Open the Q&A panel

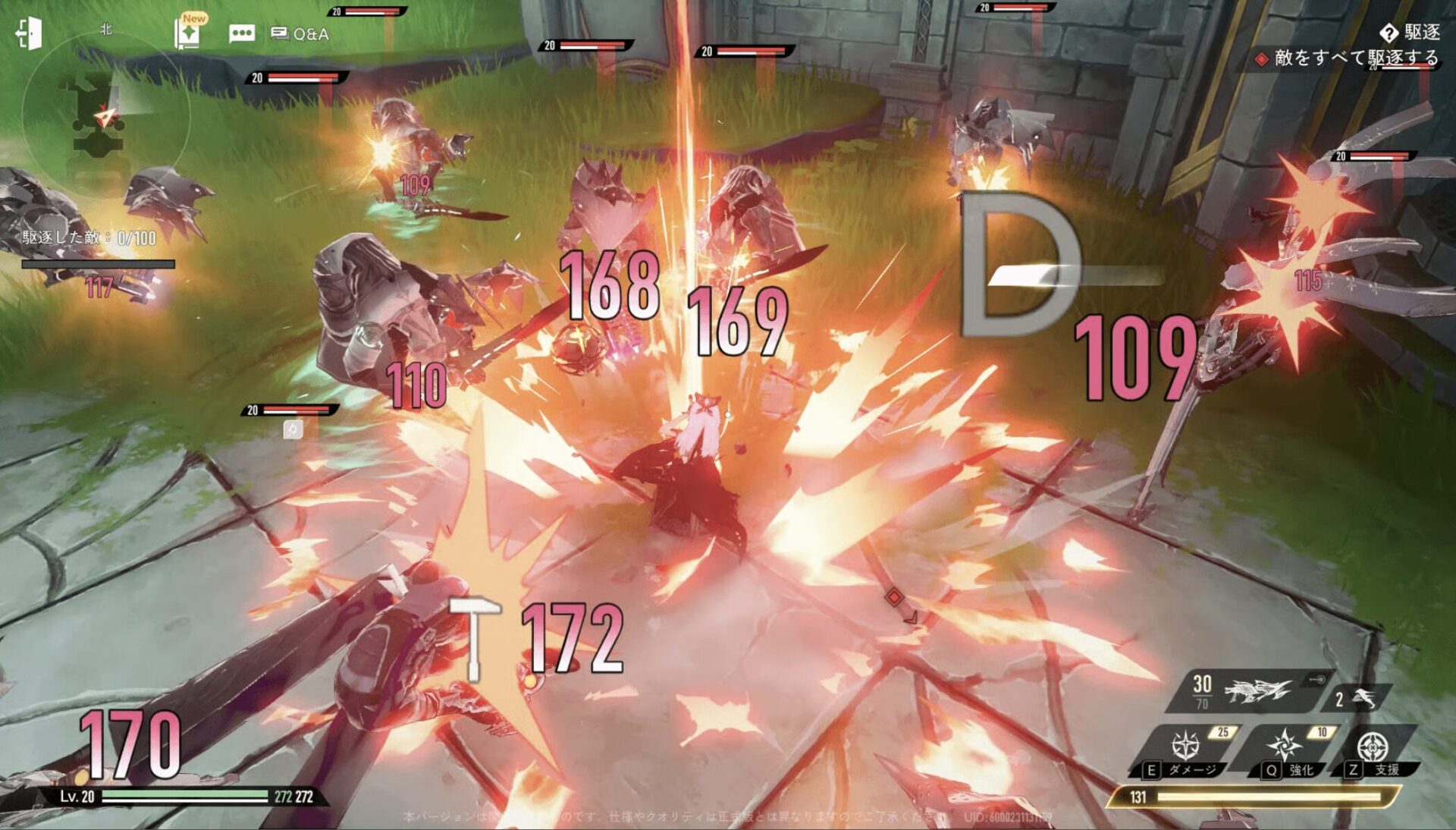301,34
